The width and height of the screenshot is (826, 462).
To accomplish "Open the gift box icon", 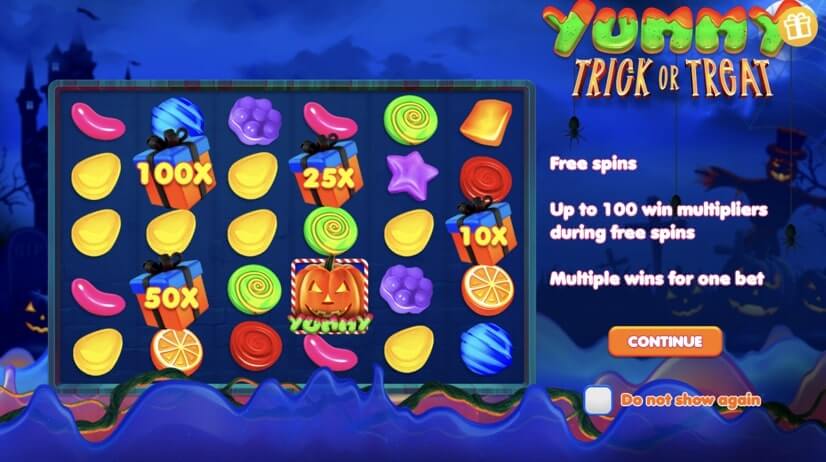I will click(x=797, y=29).
